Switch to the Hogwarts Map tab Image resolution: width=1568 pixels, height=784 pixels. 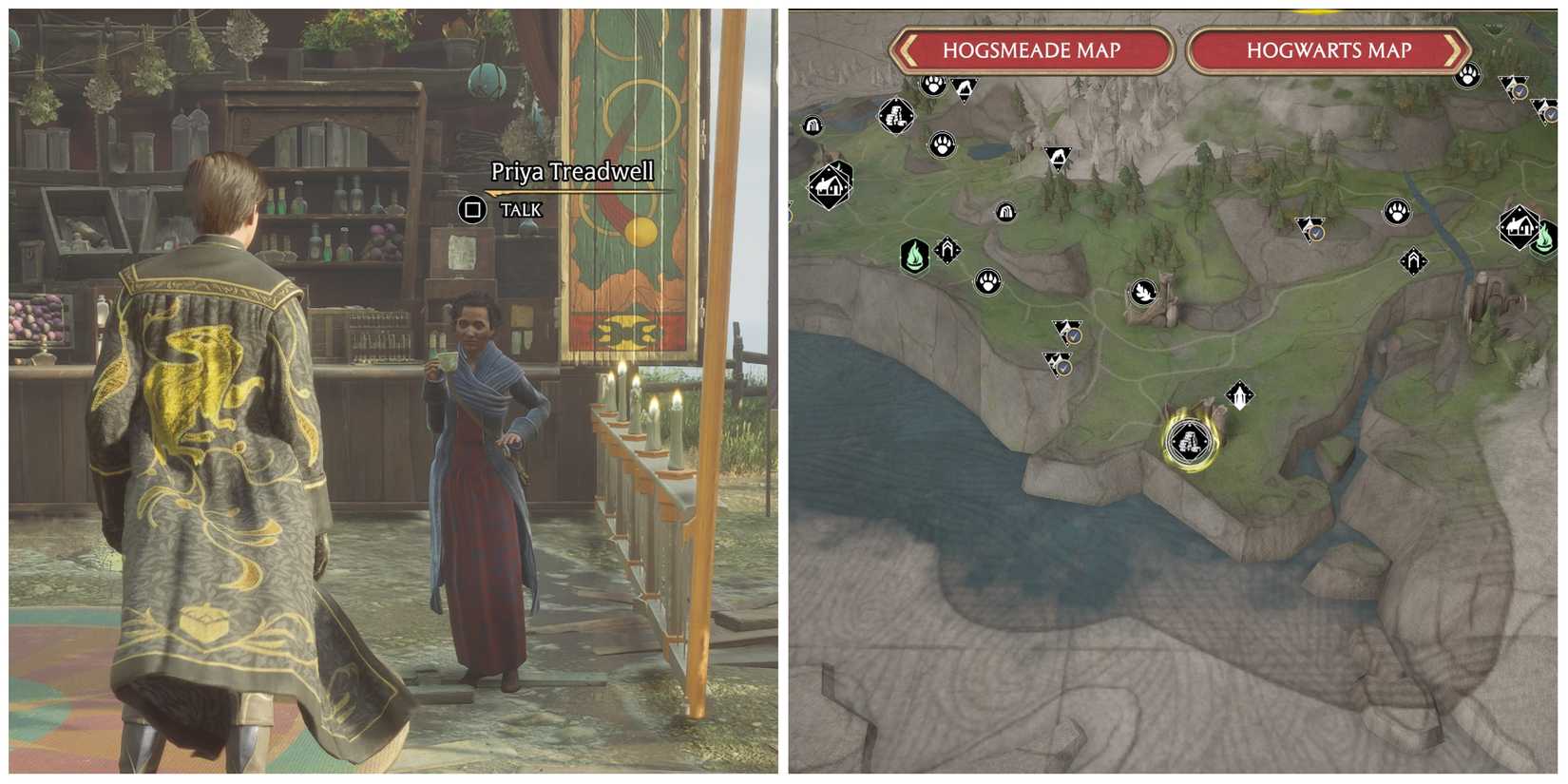coord(1328,52)
